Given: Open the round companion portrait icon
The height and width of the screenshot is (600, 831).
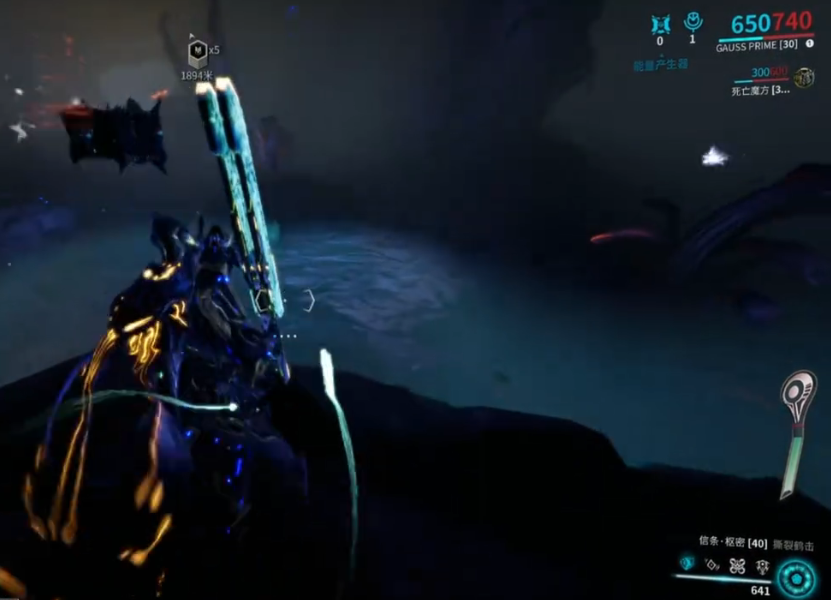Looking at the screenshot, I should coord(803,77).
